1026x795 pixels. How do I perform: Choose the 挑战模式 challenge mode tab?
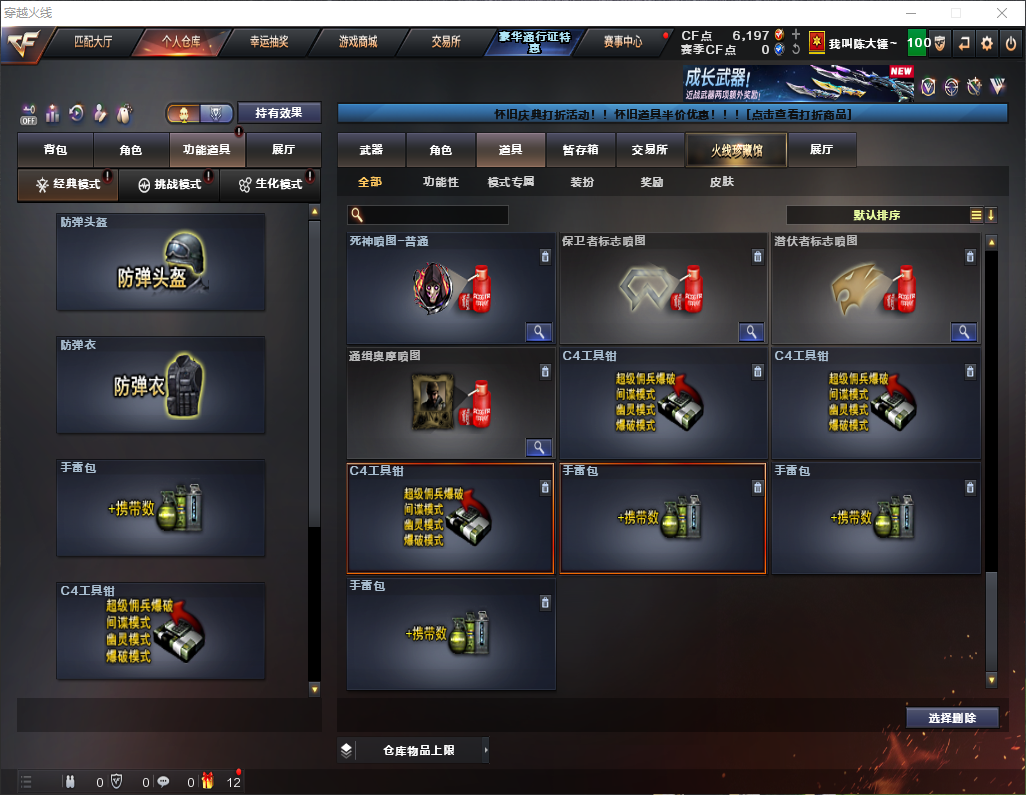(169, 185)
